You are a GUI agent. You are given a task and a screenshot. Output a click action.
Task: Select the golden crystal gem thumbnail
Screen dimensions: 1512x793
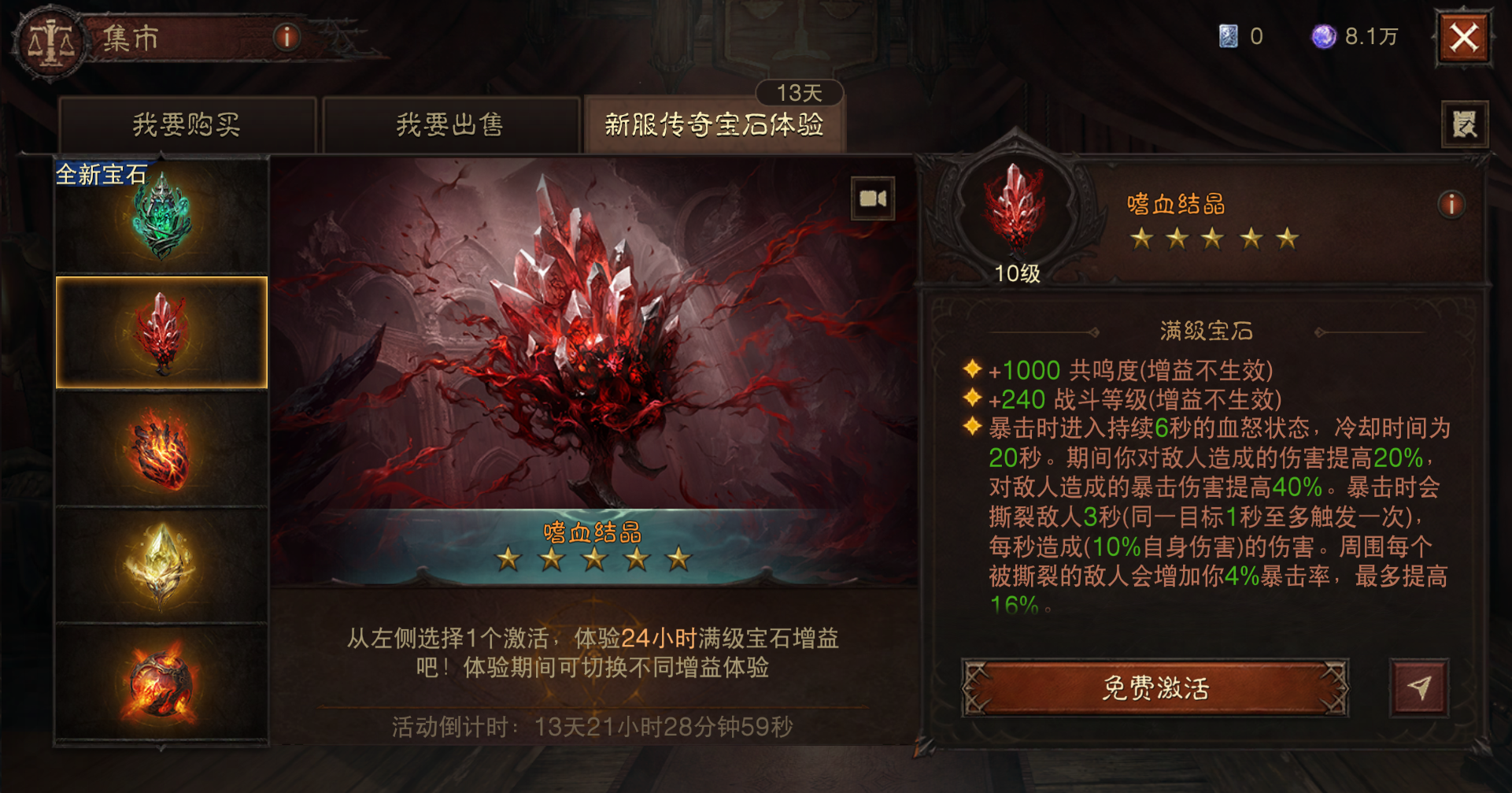tap(161, 565)
